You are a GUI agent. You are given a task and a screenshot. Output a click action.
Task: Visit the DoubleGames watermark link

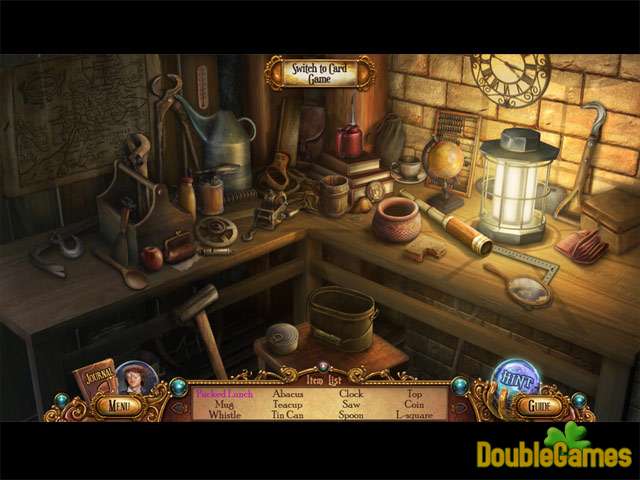pyautogui.click(x=553, y=452)
